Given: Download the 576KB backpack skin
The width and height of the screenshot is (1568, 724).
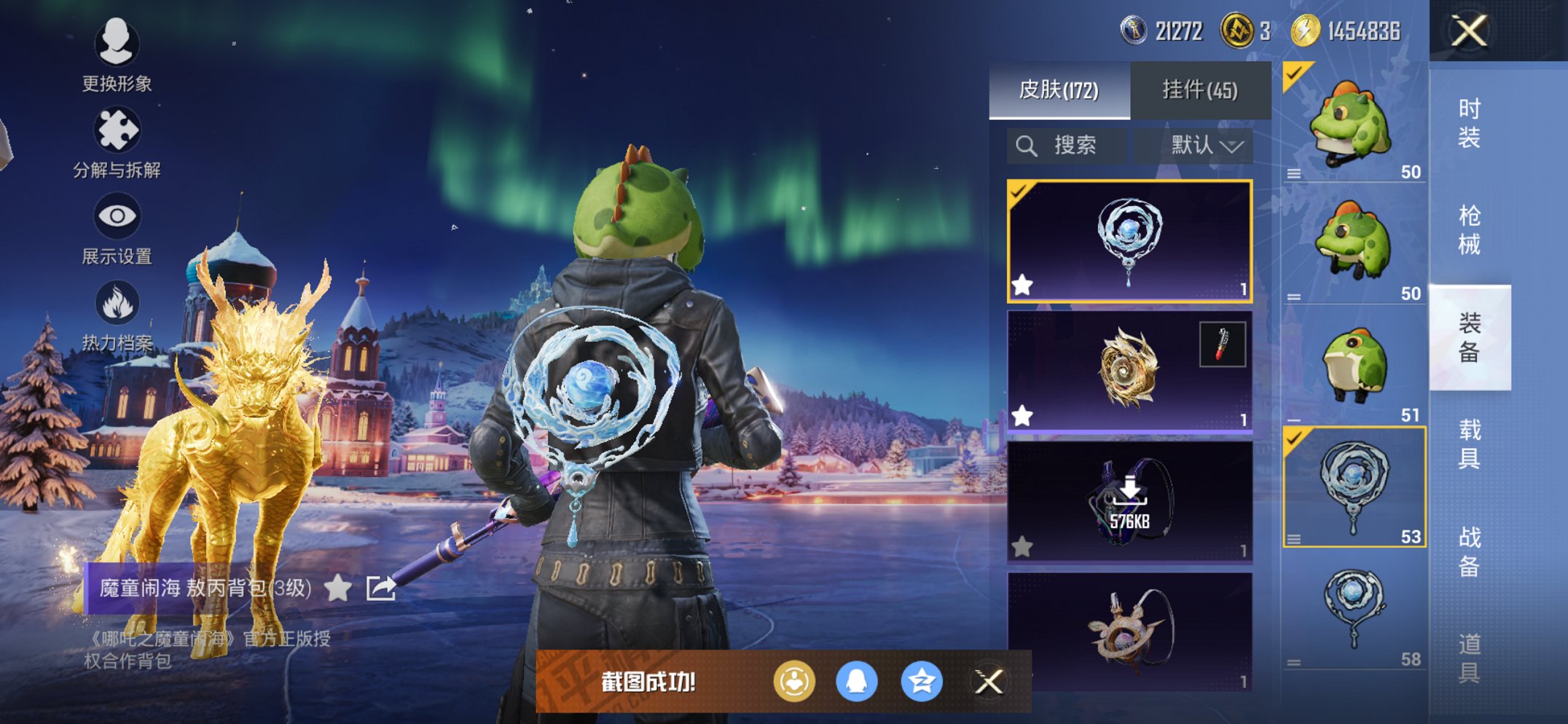Looking at the screenshot, I should click(x=1129, y=503).
